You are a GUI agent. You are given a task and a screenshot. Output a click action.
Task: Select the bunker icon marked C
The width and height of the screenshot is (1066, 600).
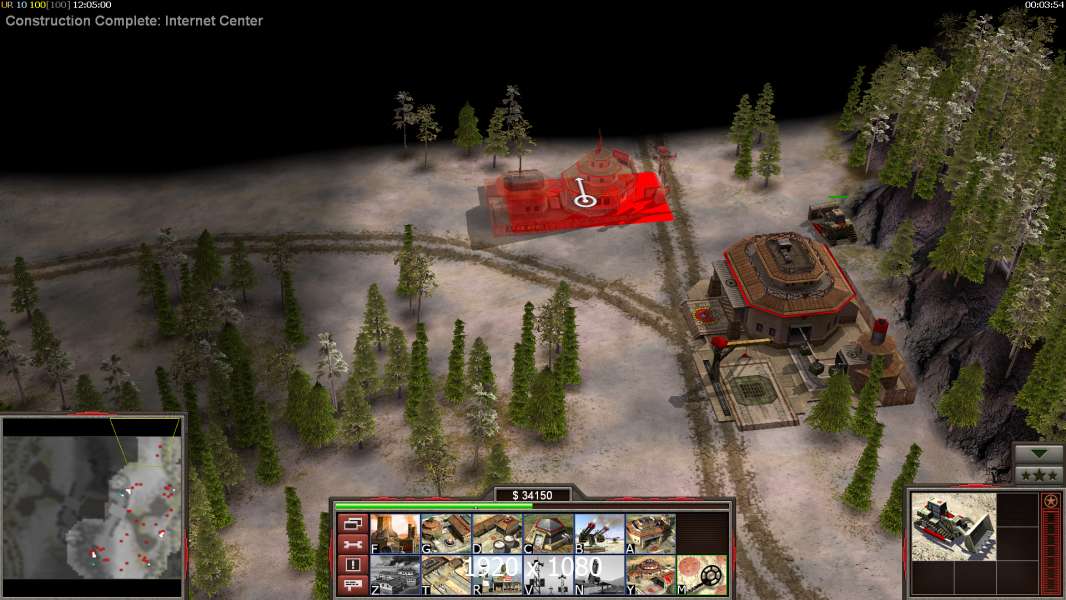point(547,534)
